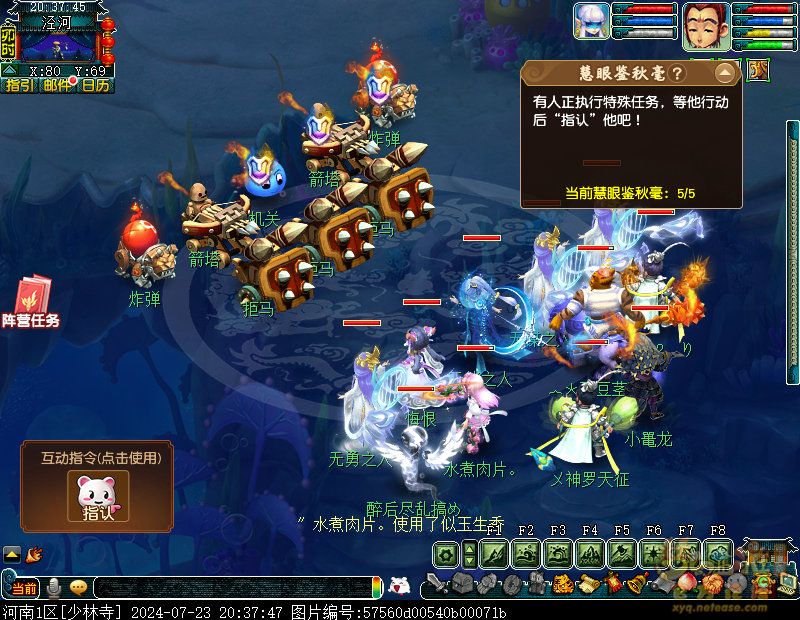The image size is (800, 620).
Task: Activate the F8 cloud skill slot
Action: click(x=717, y=553)
